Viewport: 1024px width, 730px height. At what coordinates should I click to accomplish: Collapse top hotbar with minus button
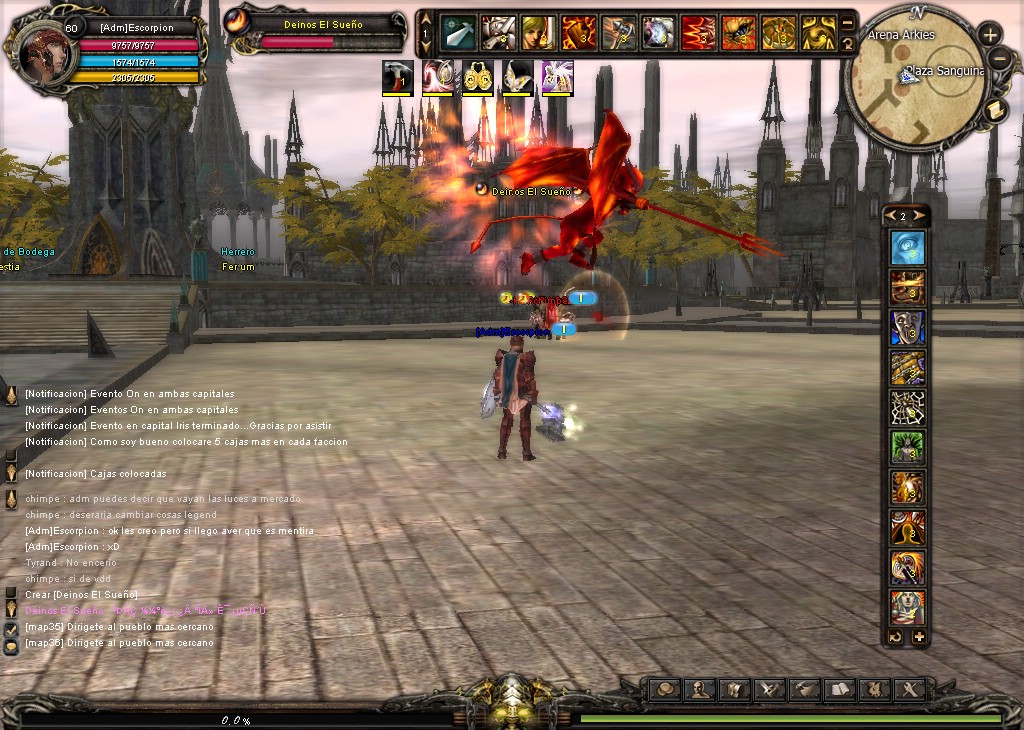848,22
